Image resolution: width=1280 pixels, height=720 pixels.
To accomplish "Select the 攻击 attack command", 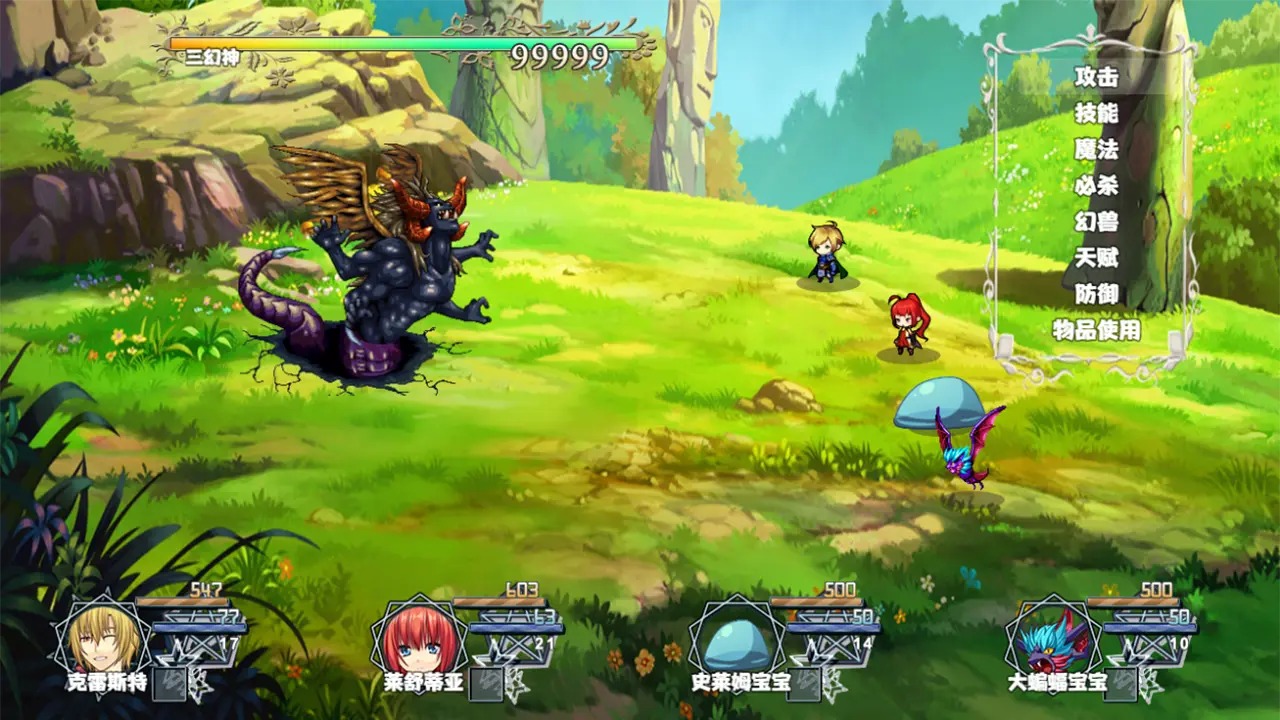I will click(1096, 77).
